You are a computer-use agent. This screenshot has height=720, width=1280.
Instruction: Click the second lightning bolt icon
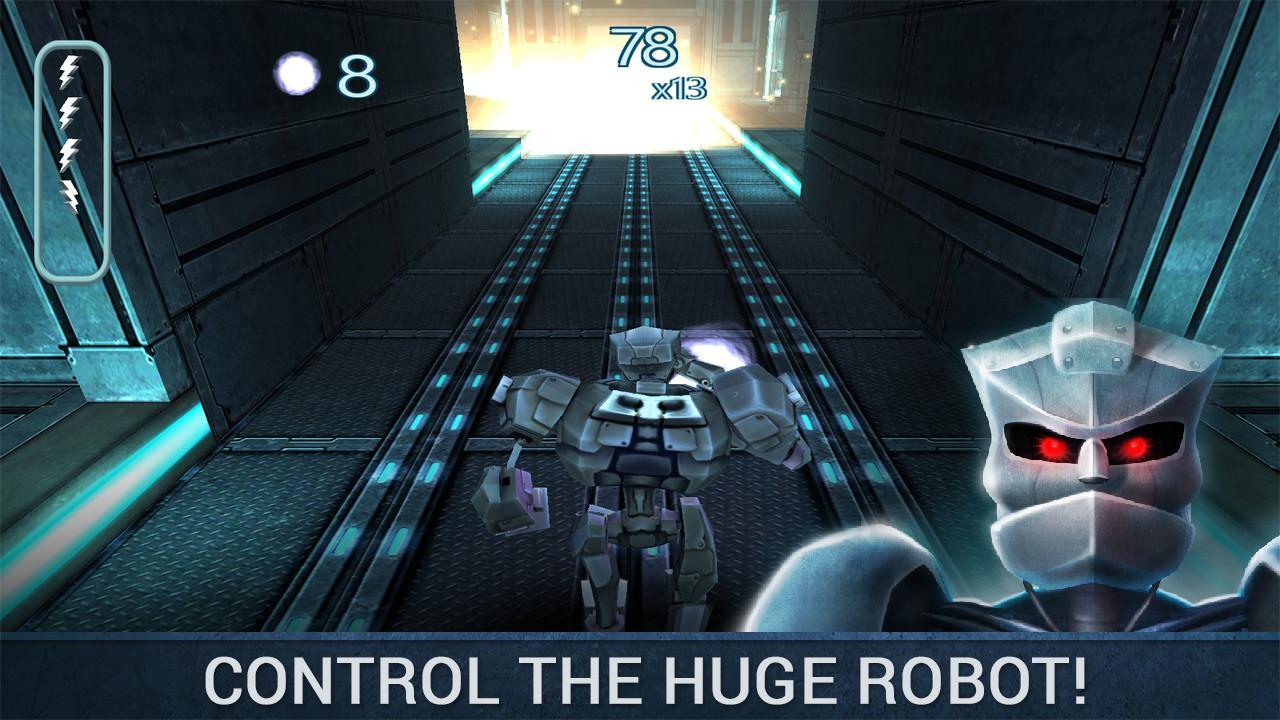[71, 110]
